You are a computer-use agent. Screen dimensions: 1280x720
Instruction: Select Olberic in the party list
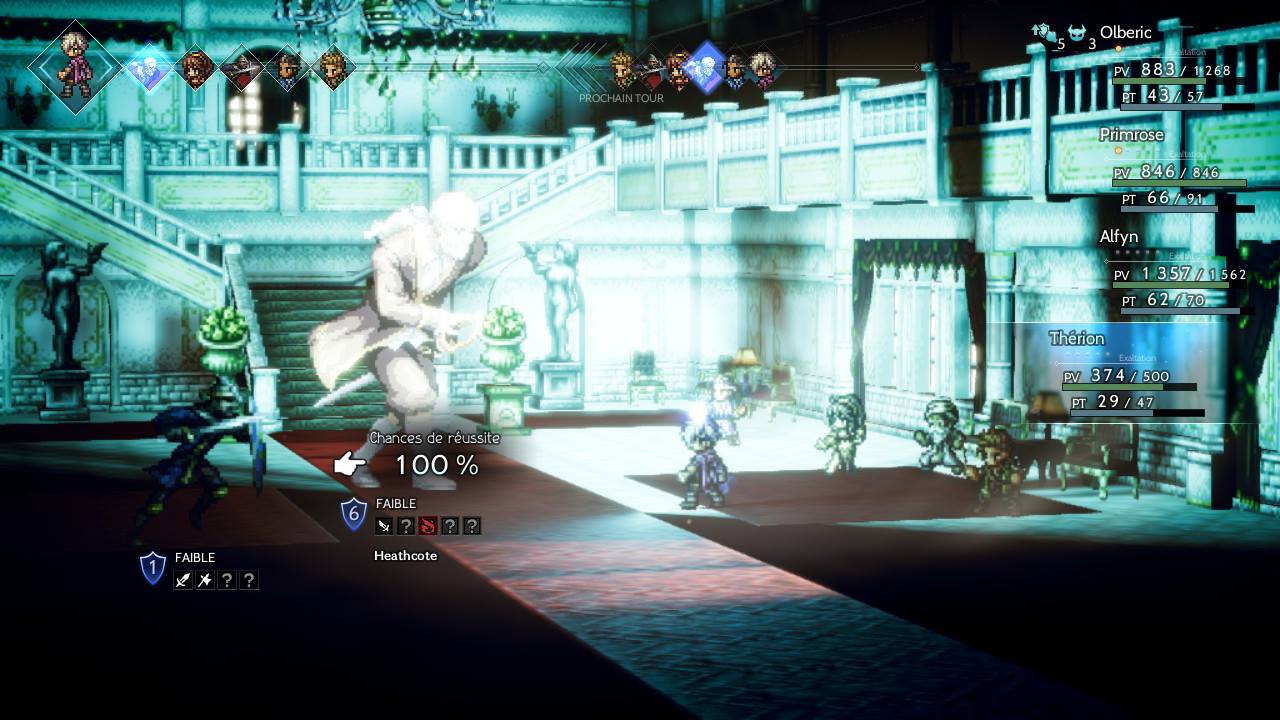[1125, 33]
